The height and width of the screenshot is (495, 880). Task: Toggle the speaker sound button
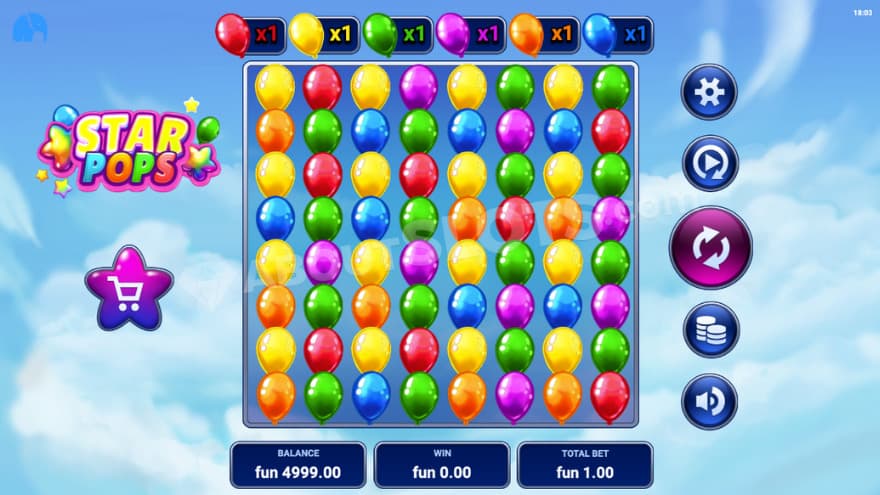[709, 401]
